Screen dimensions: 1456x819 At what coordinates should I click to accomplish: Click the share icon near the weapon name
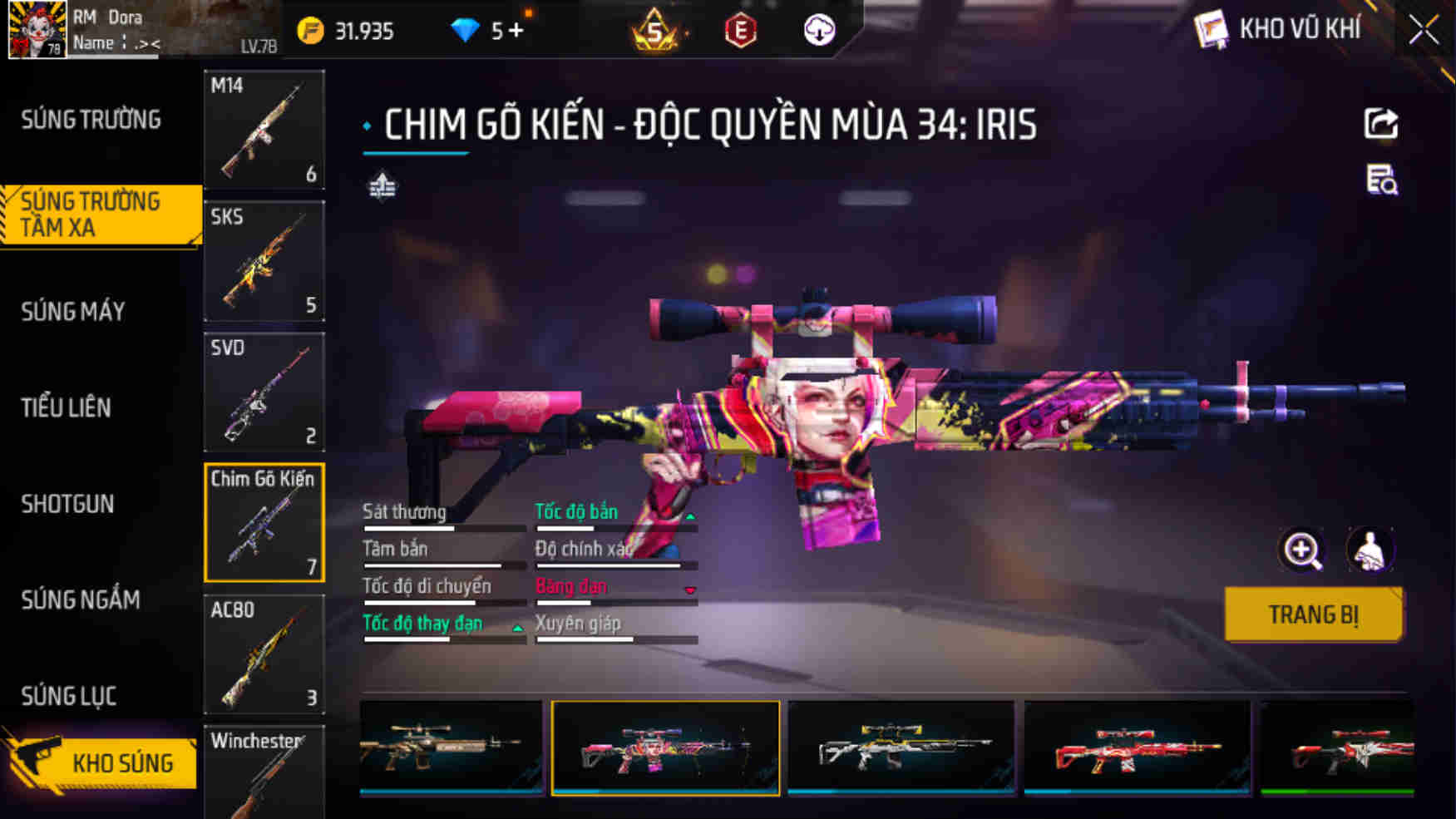tap(1382, 123)
